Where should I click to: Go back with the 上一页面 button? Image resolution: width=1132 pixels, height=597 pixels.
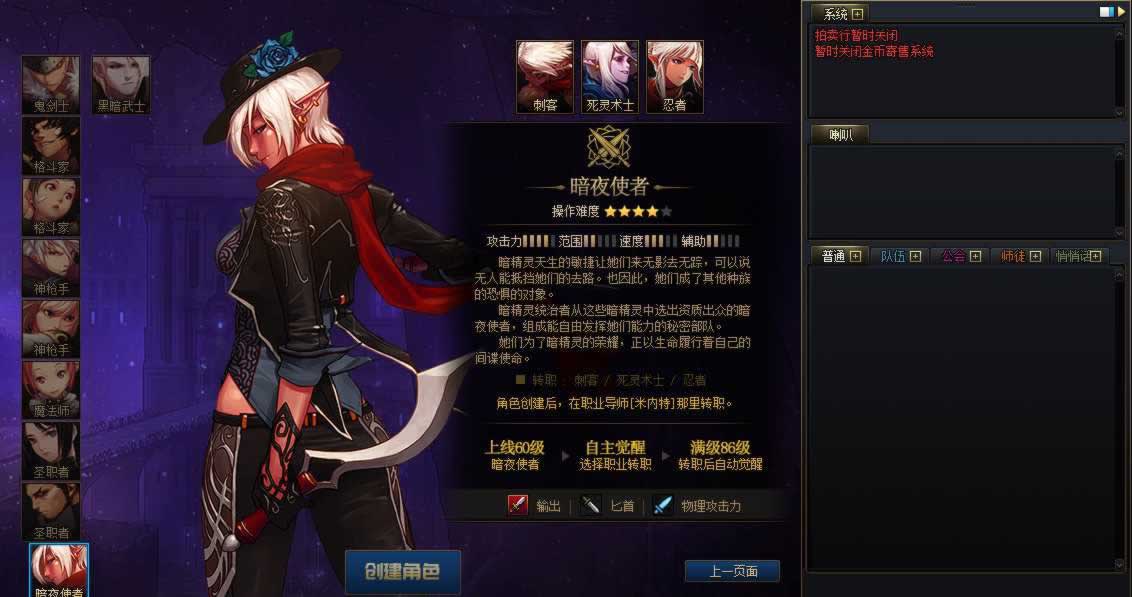[732, 571]
